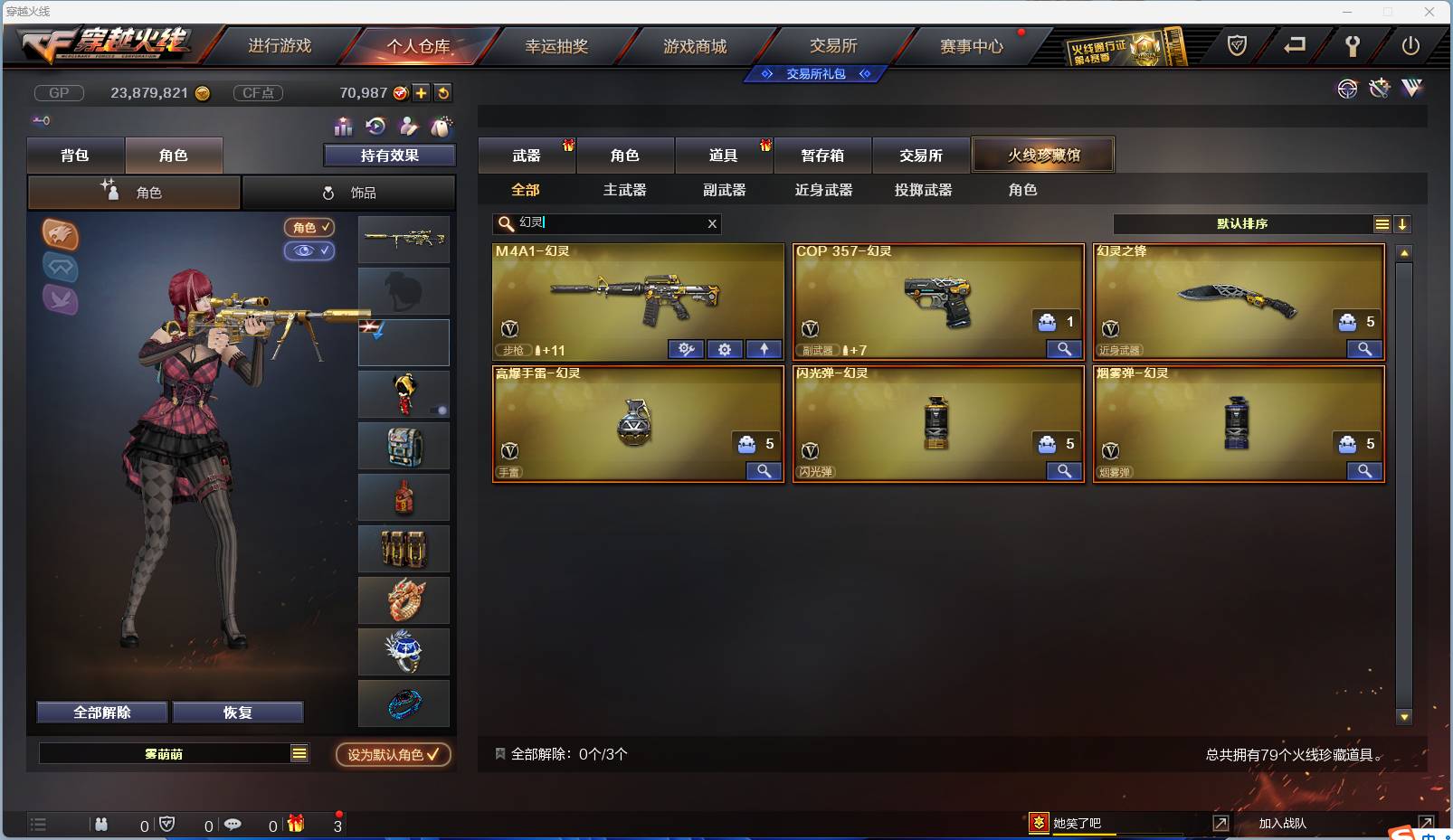This screenshot has width=1453, height=840.
Task: Open the list menu next to 雾萌萌 name
Action: (x=299, y=752)
